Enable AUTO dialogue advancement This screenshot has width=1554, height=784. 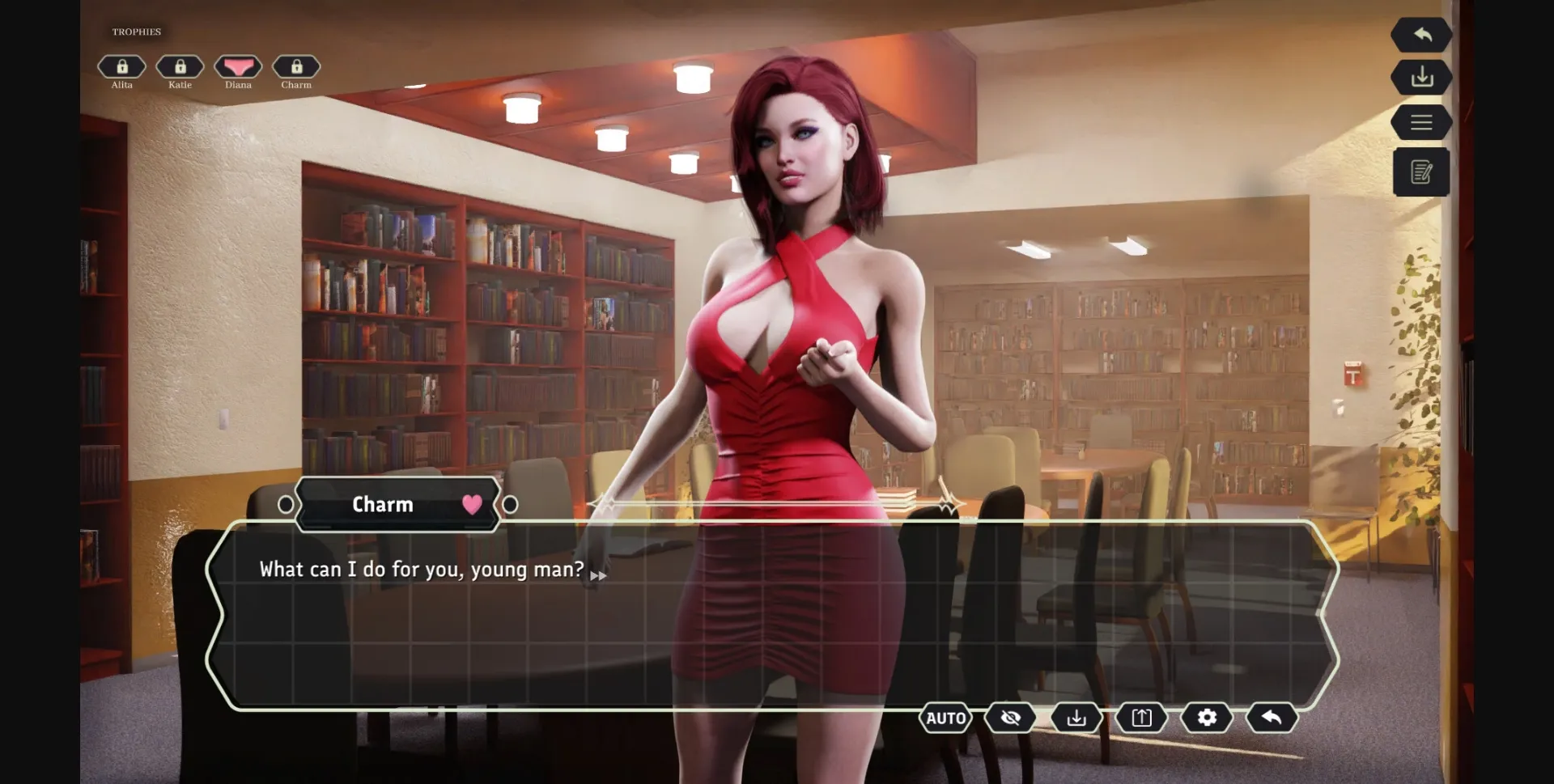pyautogui.click(x=945, y=718)
